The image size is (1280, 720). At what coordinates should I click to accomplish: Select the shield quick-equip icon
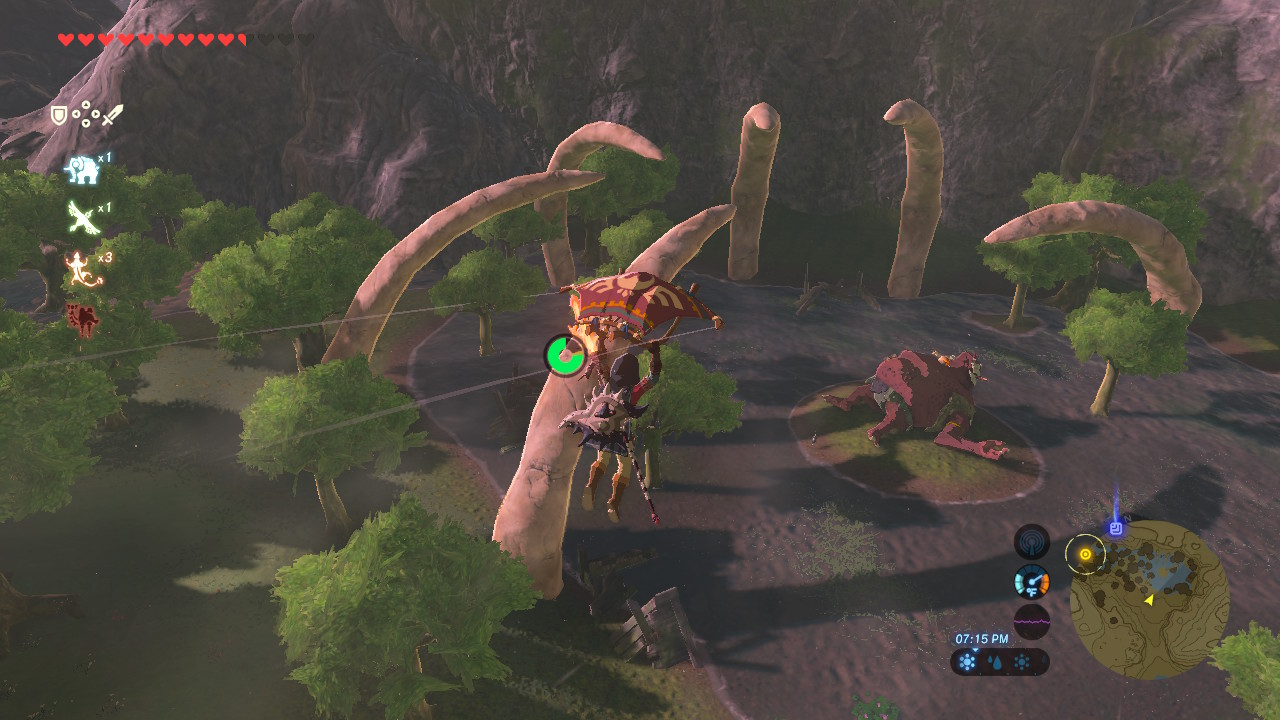pyautogui.click(x=59, y=116)
